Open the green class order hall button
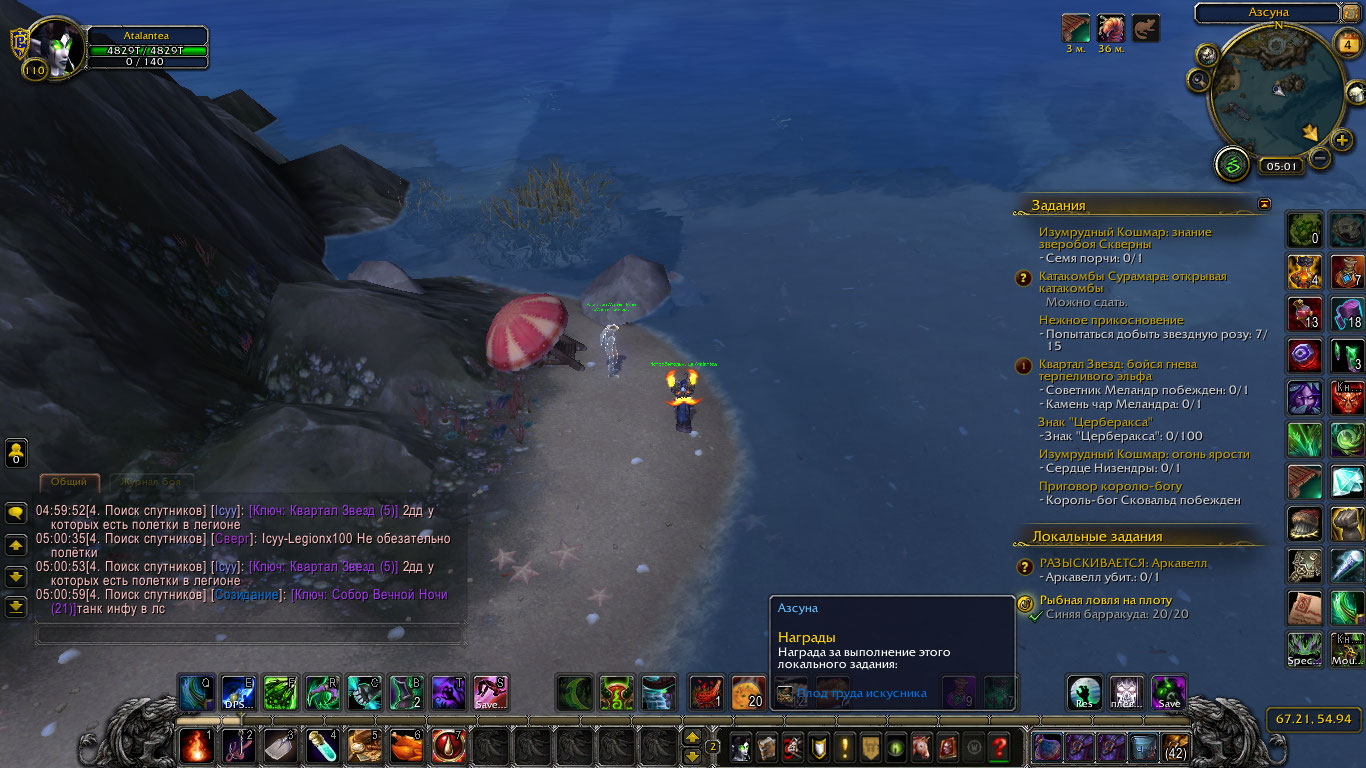The height and width of the screenshot is (768, 1366). tap(1232, 164)
